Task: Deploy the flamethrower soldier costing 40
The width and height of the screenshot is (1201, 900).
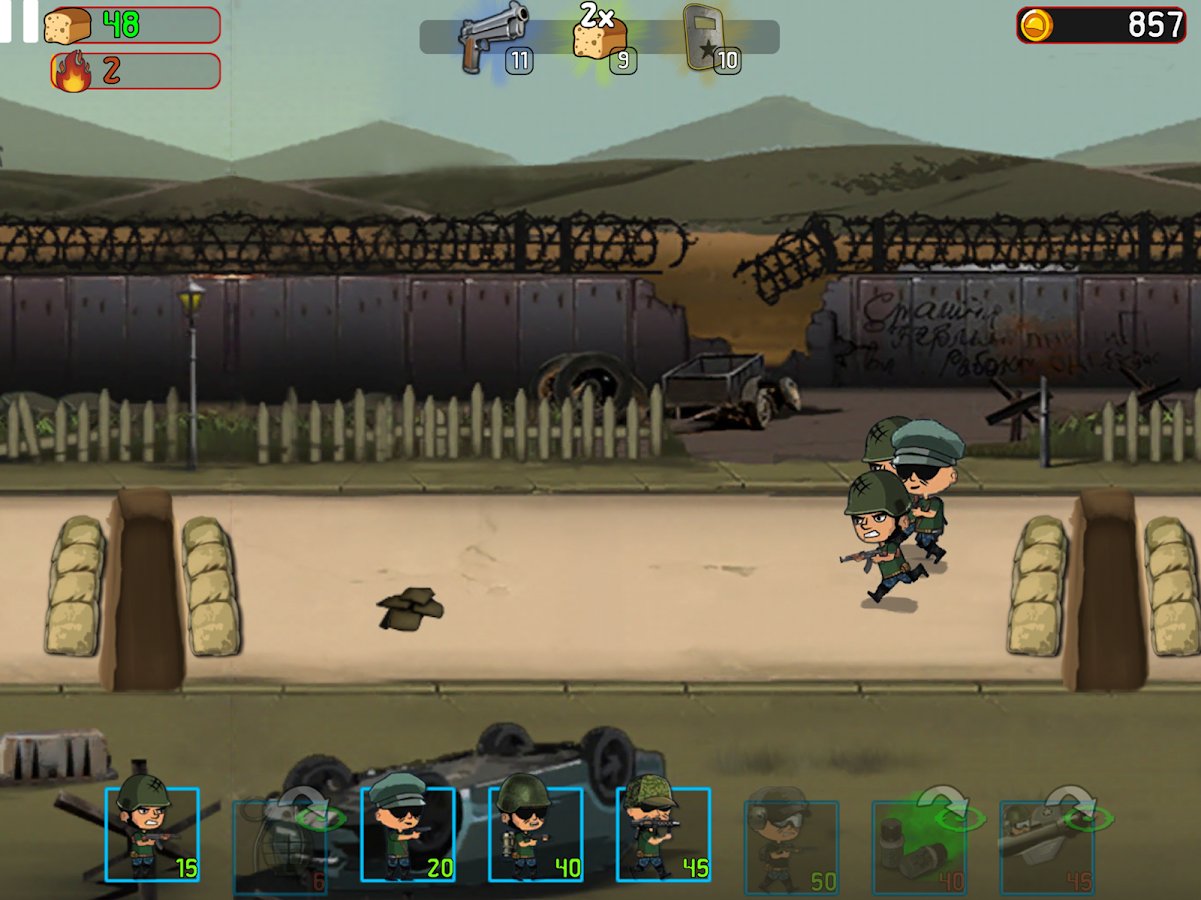Action: pyautogui.click(x=536, y=834)
